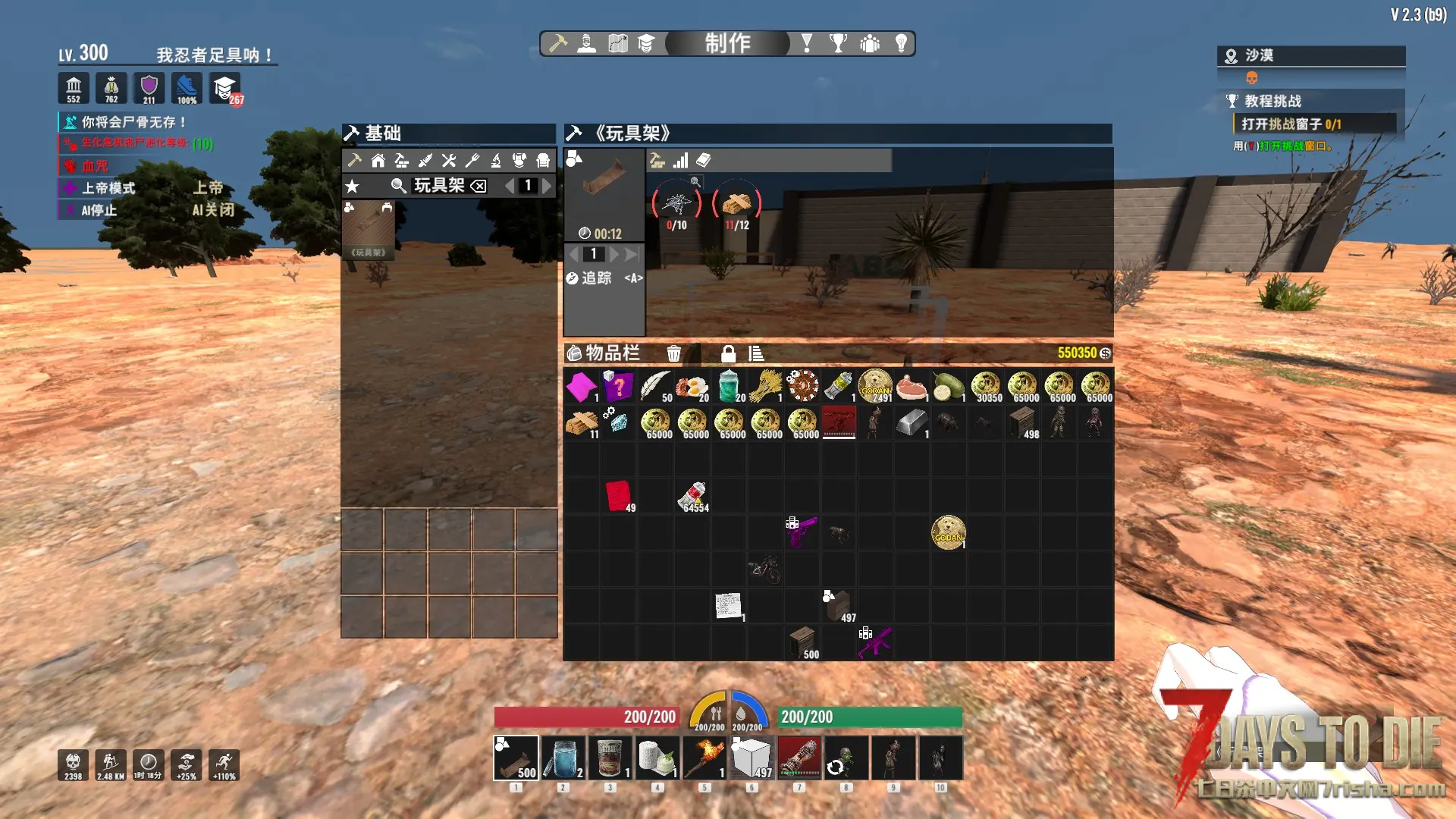This screenshot has width=1456, height=819.
Task: Open the players list tab
Action: pyautogui.click(x=870, y=43)
